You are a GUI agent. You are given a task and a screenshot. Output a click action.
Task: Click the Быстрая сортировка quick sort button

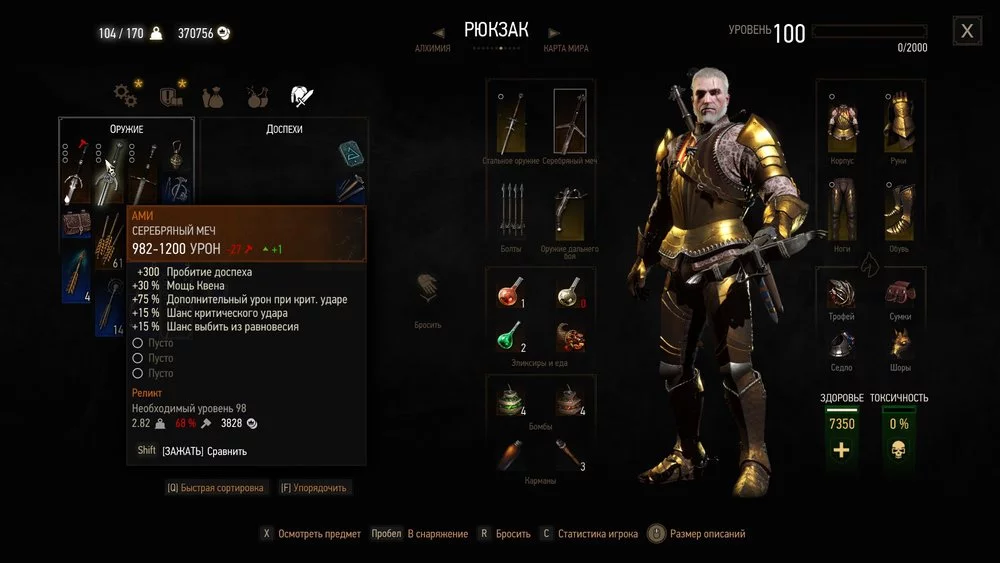(216, 488)
